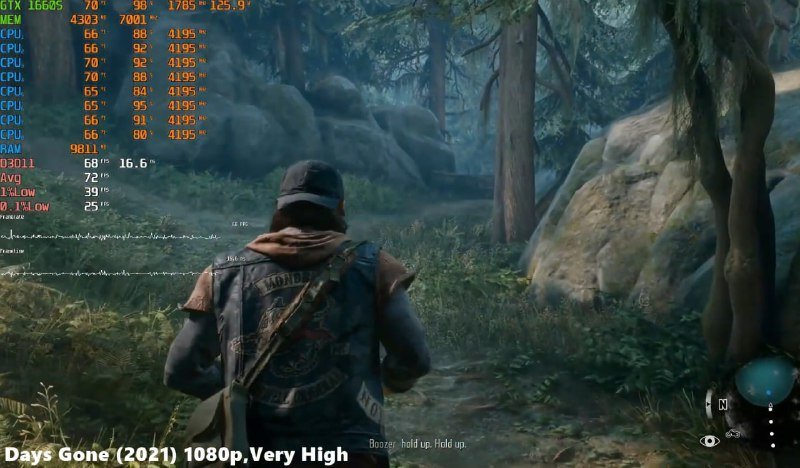Open the circular minimap

[764, 382]
